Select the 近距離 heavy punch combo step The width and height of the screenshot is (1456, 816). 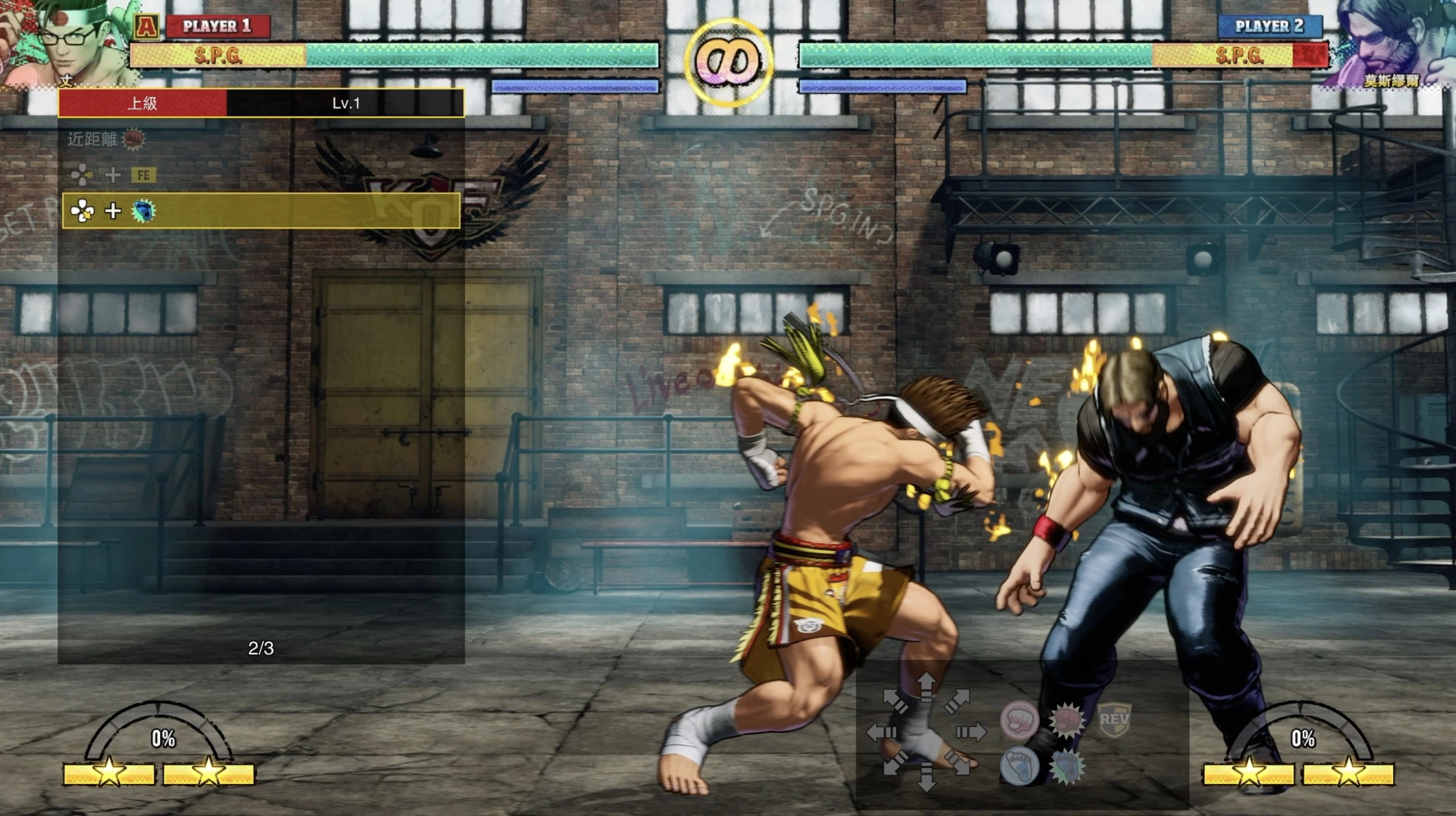click(x=106, y=139)
